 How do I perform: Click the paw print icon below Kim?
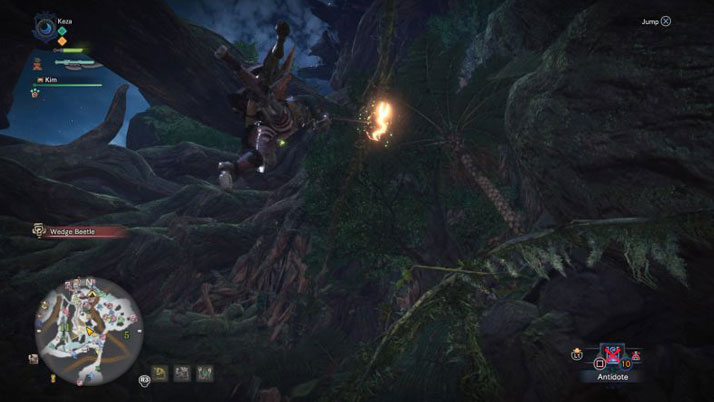pos(34,92)
